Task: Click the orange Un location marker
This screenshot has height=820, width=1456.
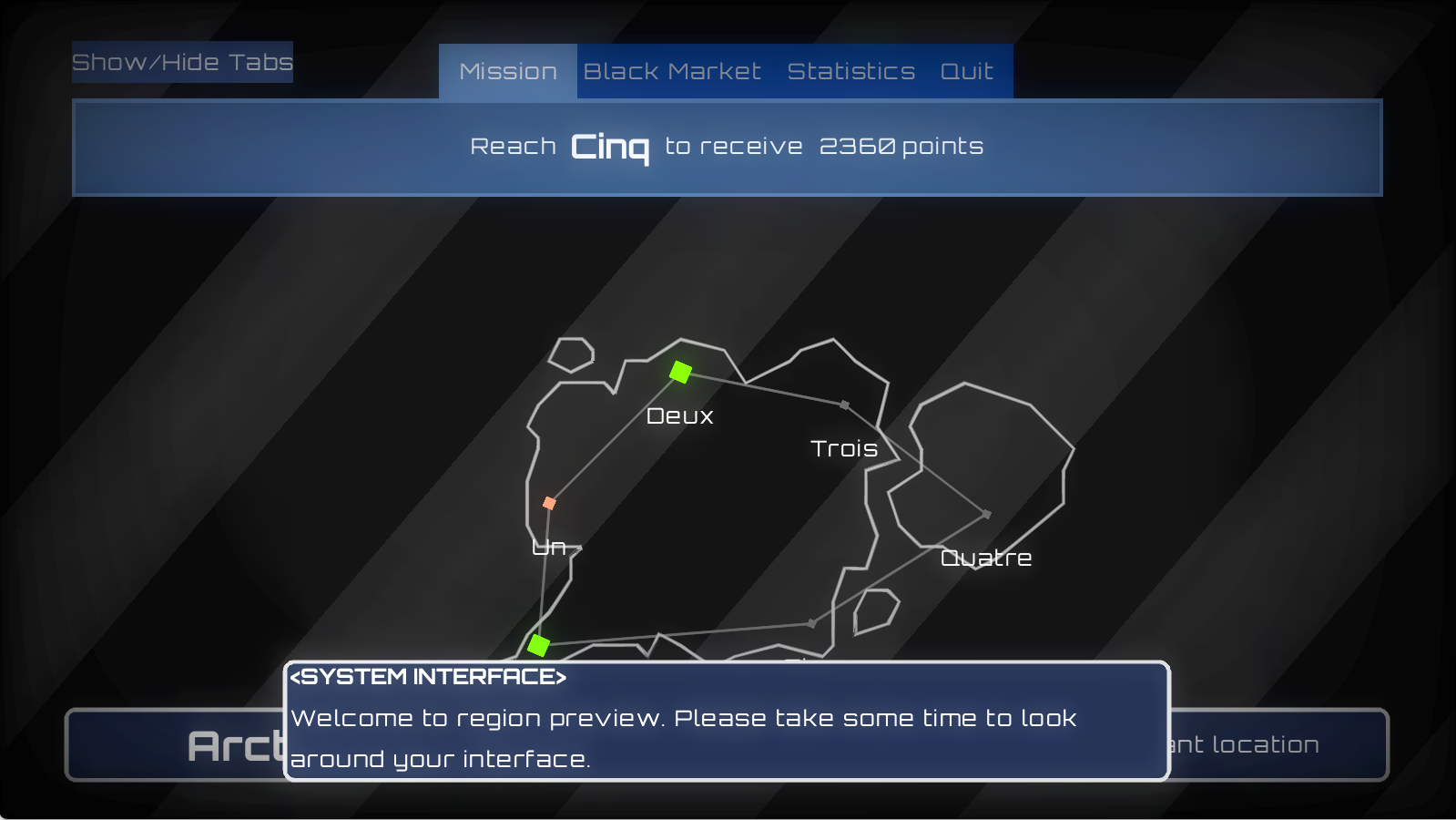Action: (549, 503)
